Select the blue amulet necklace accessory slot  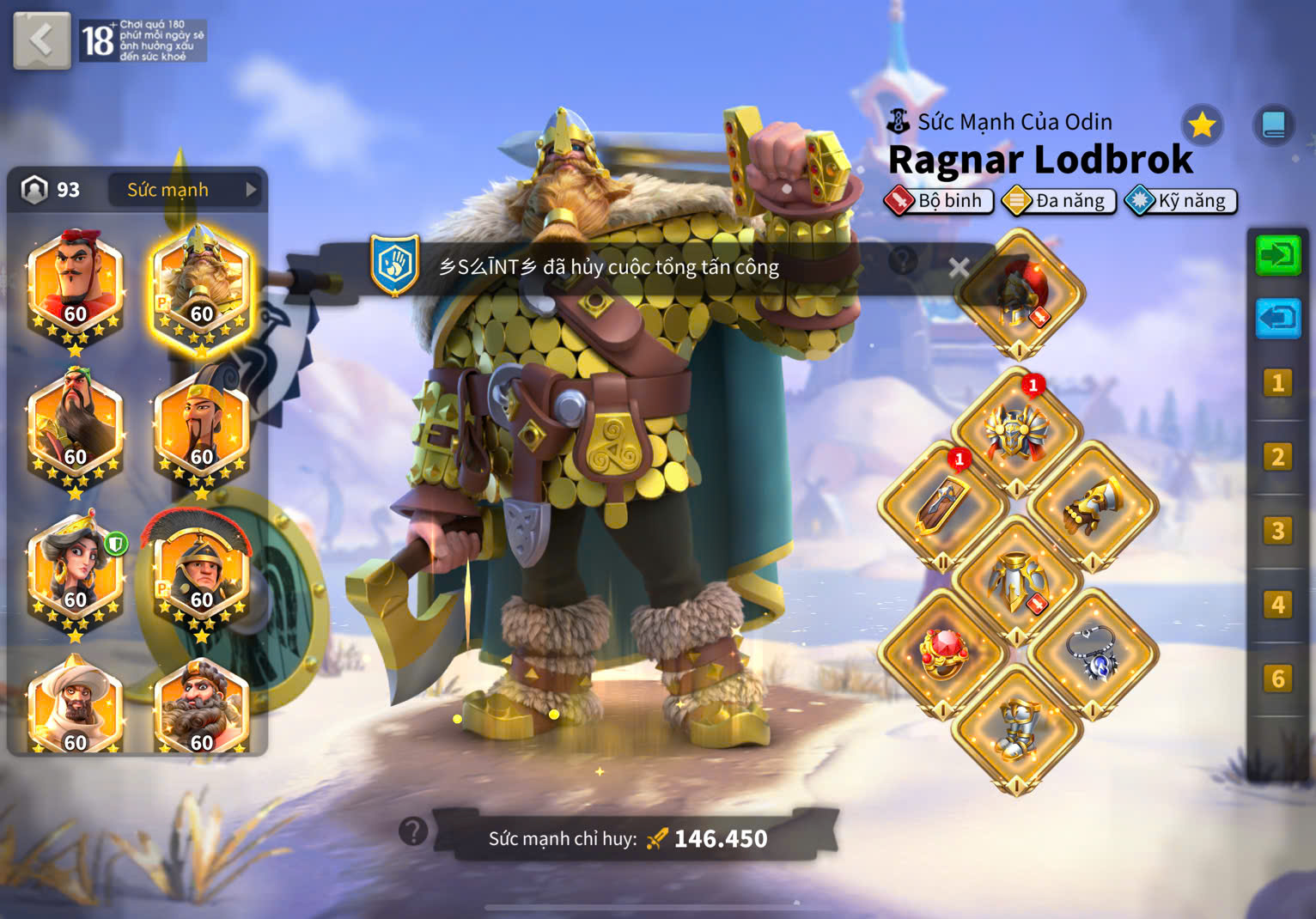coord(1093,653)
